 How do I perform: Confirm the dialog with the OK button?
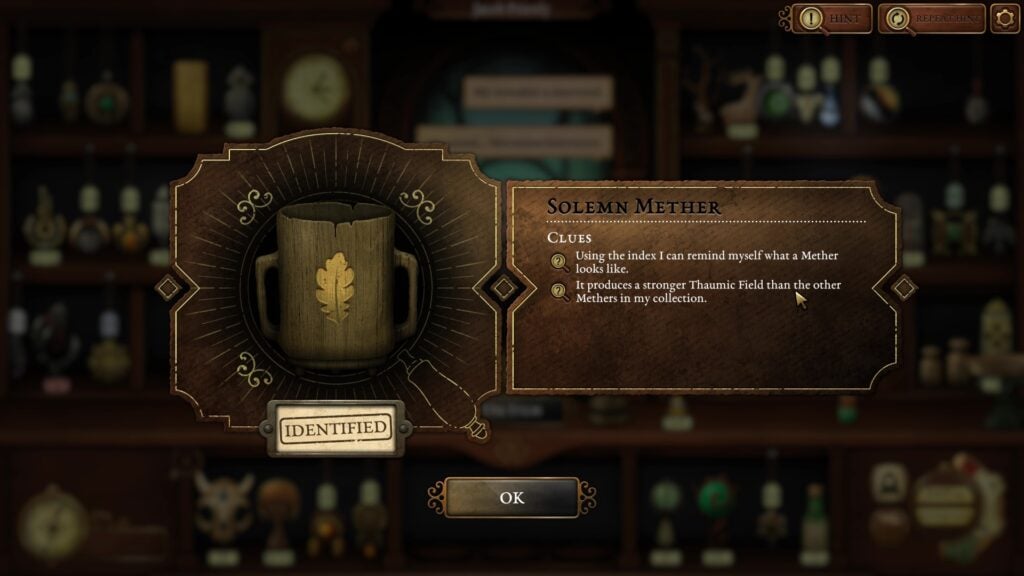coord(511,497)
